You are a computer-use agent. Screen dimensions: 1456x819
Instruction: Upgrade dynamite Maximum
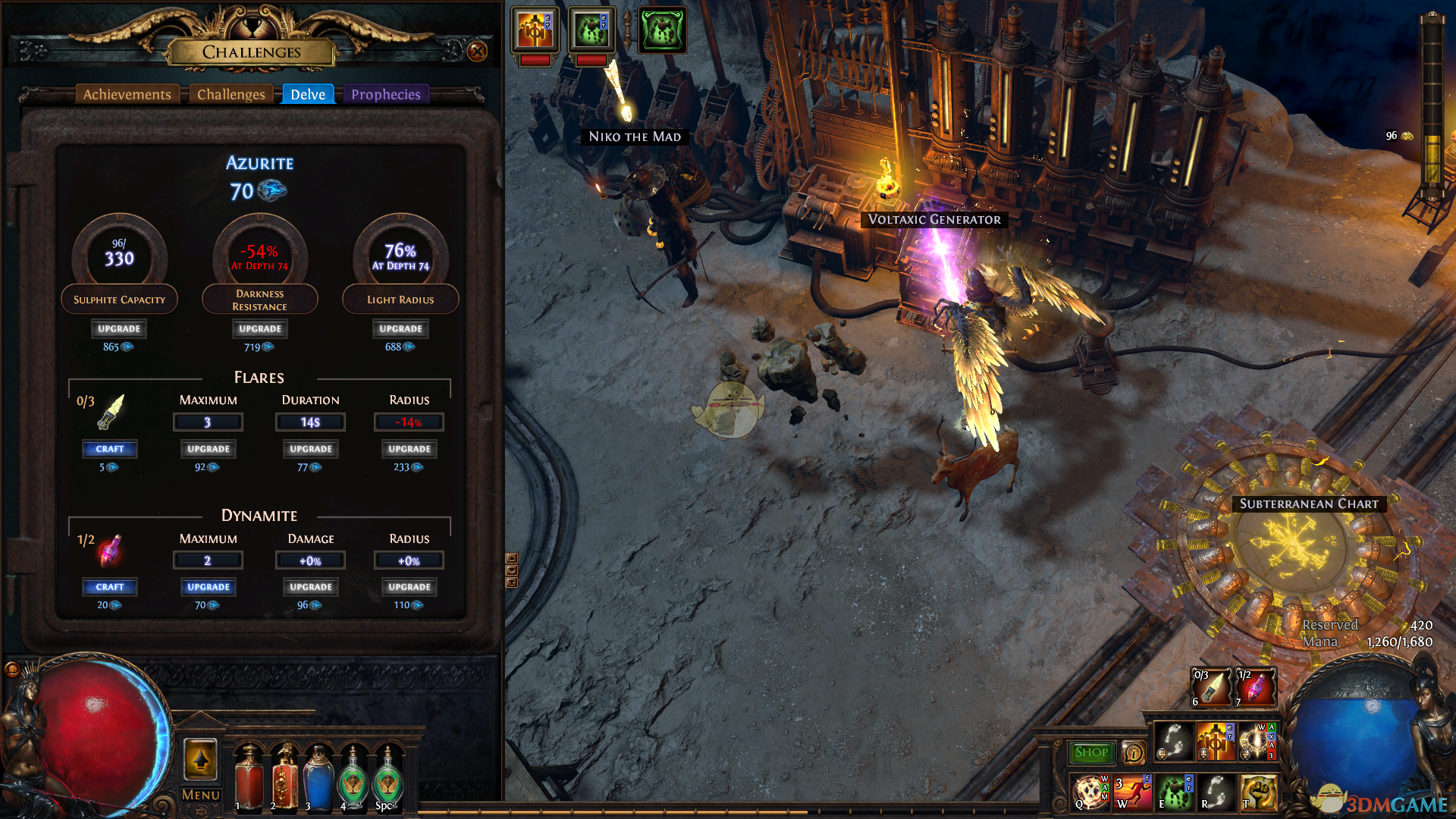click(x=208, y=587)
